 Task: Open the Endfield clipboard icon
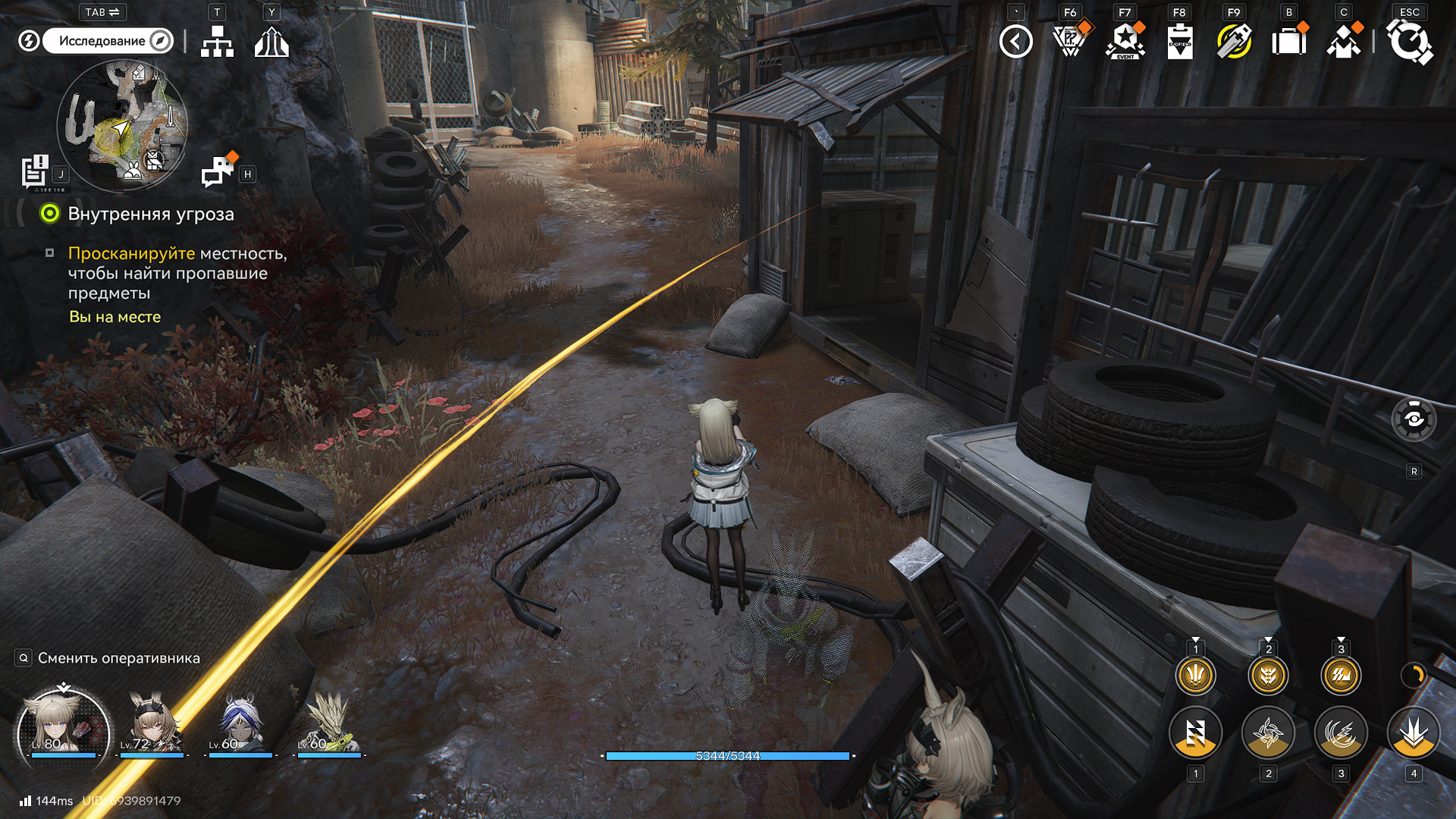(1180, 41)
